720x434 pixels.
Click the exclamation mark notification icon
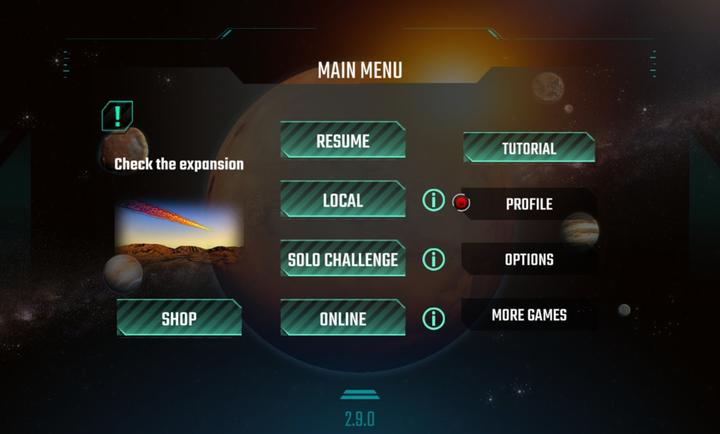pyautogui.click(x=118, y=116)
